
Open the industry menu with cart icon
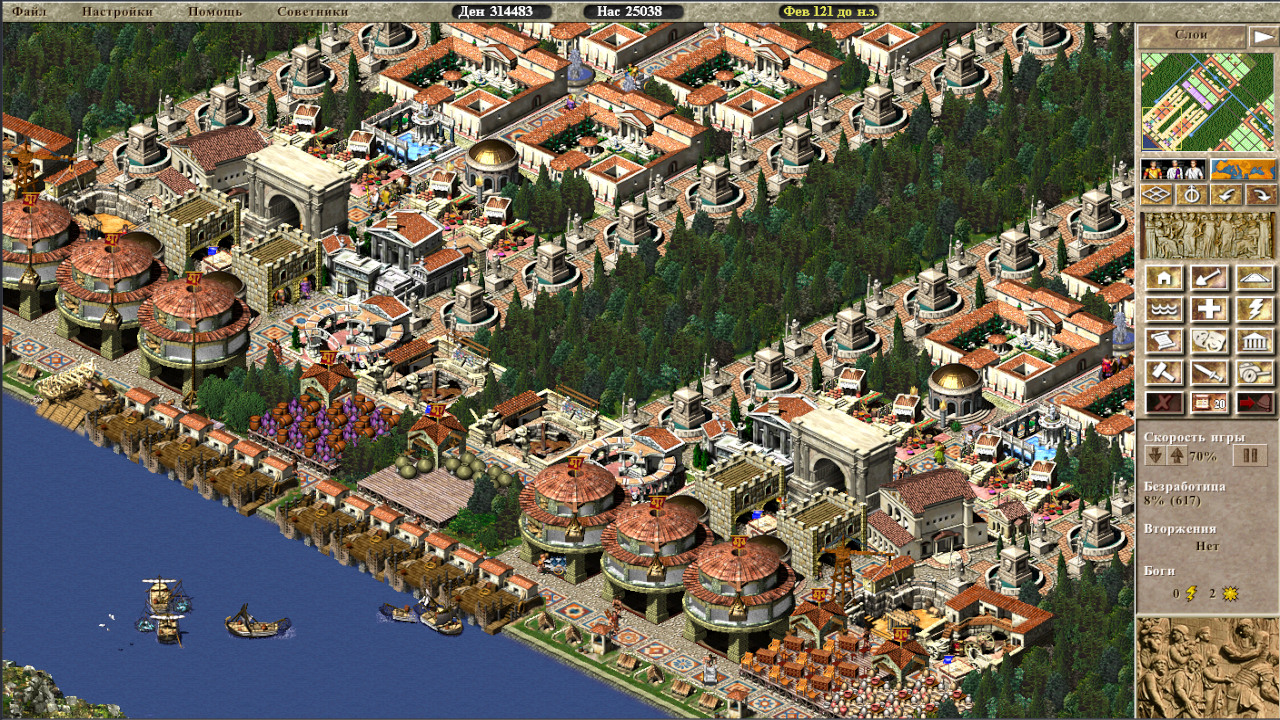(x=1256, y=370)
